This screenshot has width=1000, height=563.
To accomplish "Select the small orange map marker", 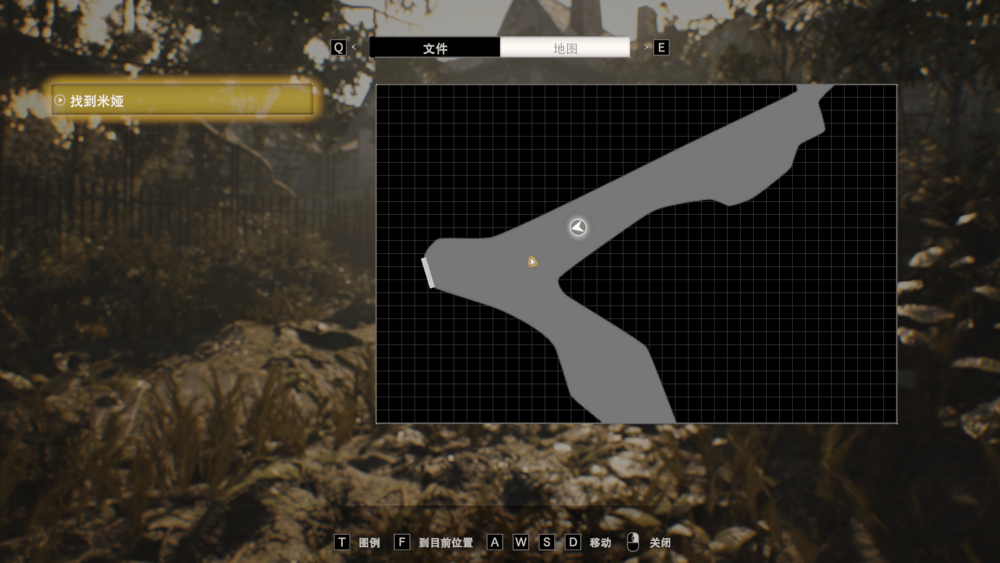I will (x=533, y=262).
